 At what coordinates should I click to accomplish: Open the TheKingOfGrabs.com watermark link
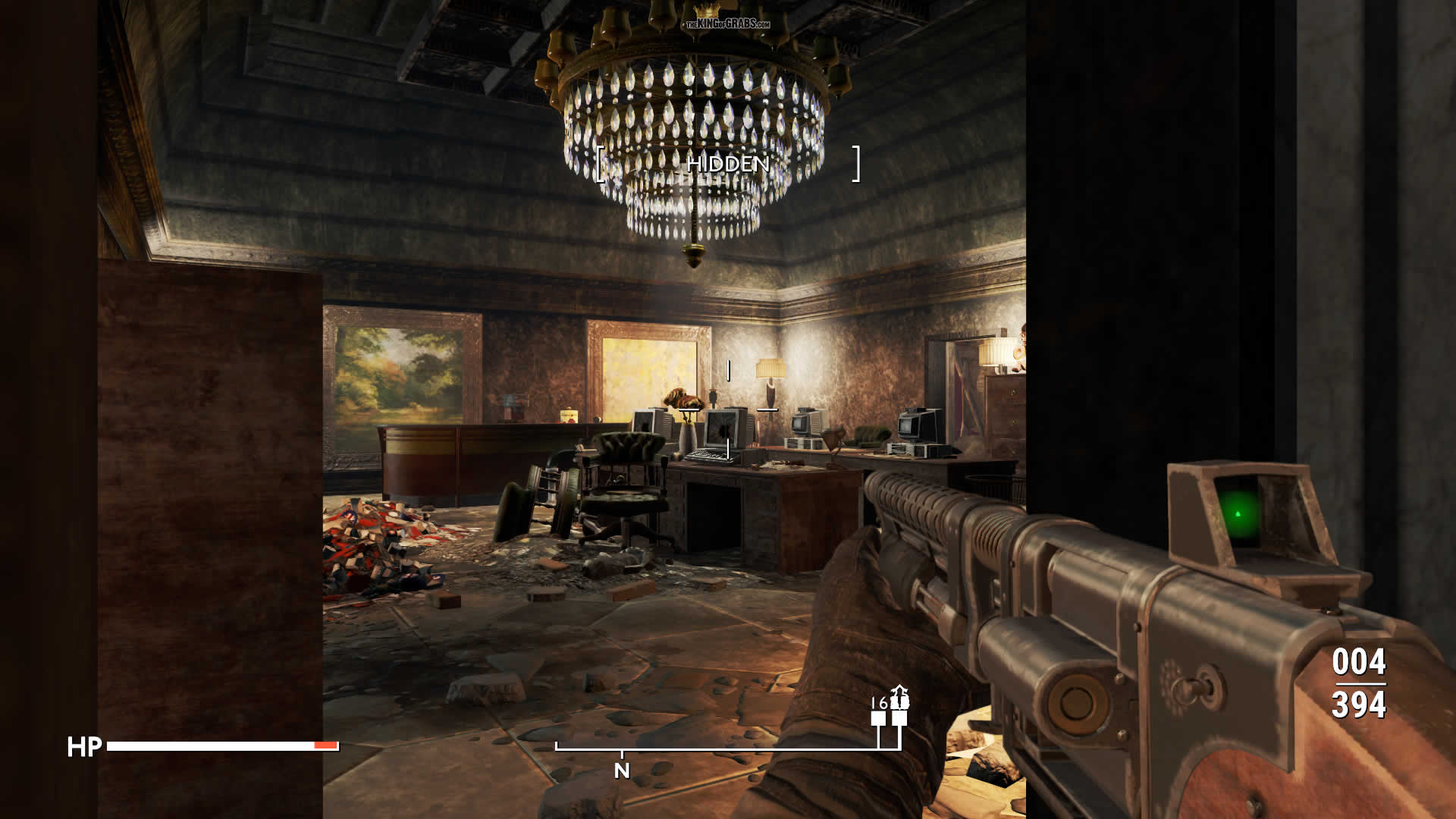[x=726, y=23]
